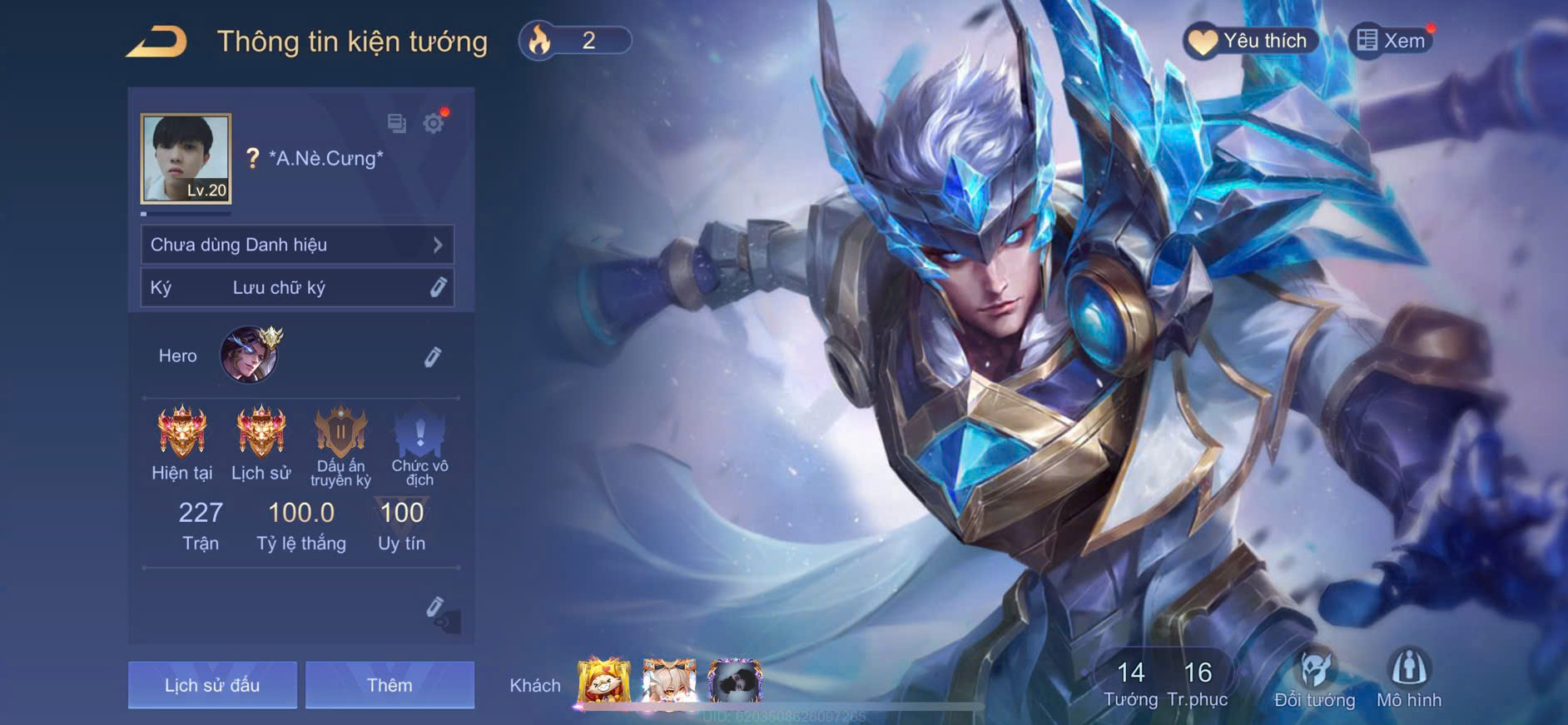Viewport: 1568px width, 725px height.
Task: View the Hiện tại current rank badge
Action: tap(182, 433)
